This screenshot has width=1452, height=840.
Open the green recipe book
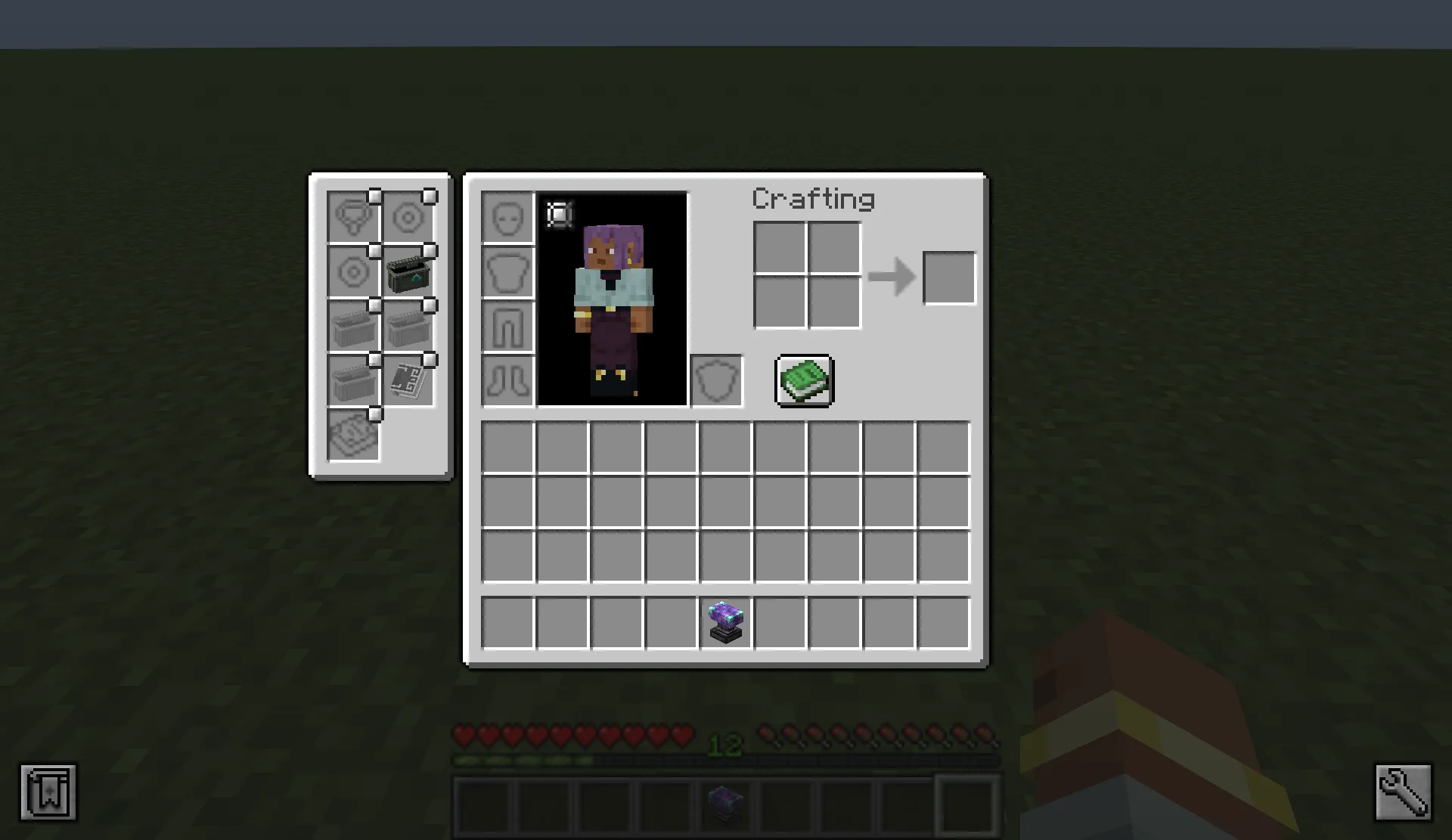[804, 380]
